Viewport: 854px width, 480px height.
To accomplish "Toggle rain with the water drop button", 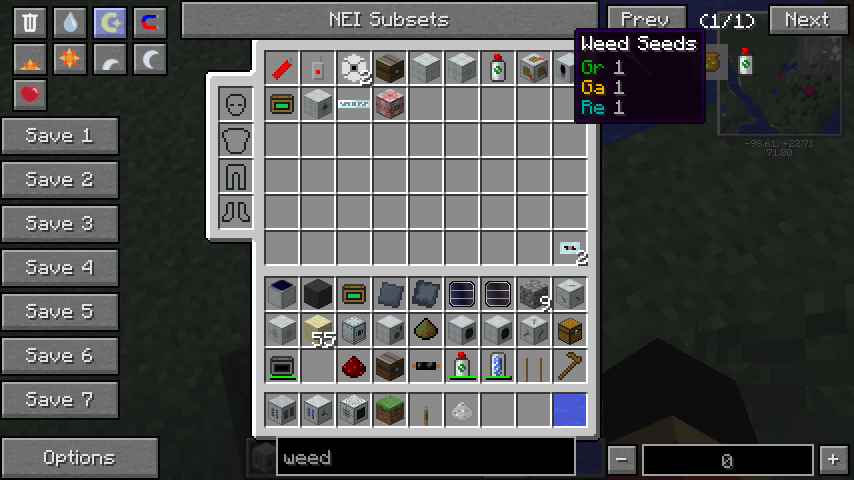I will [69, 23].
